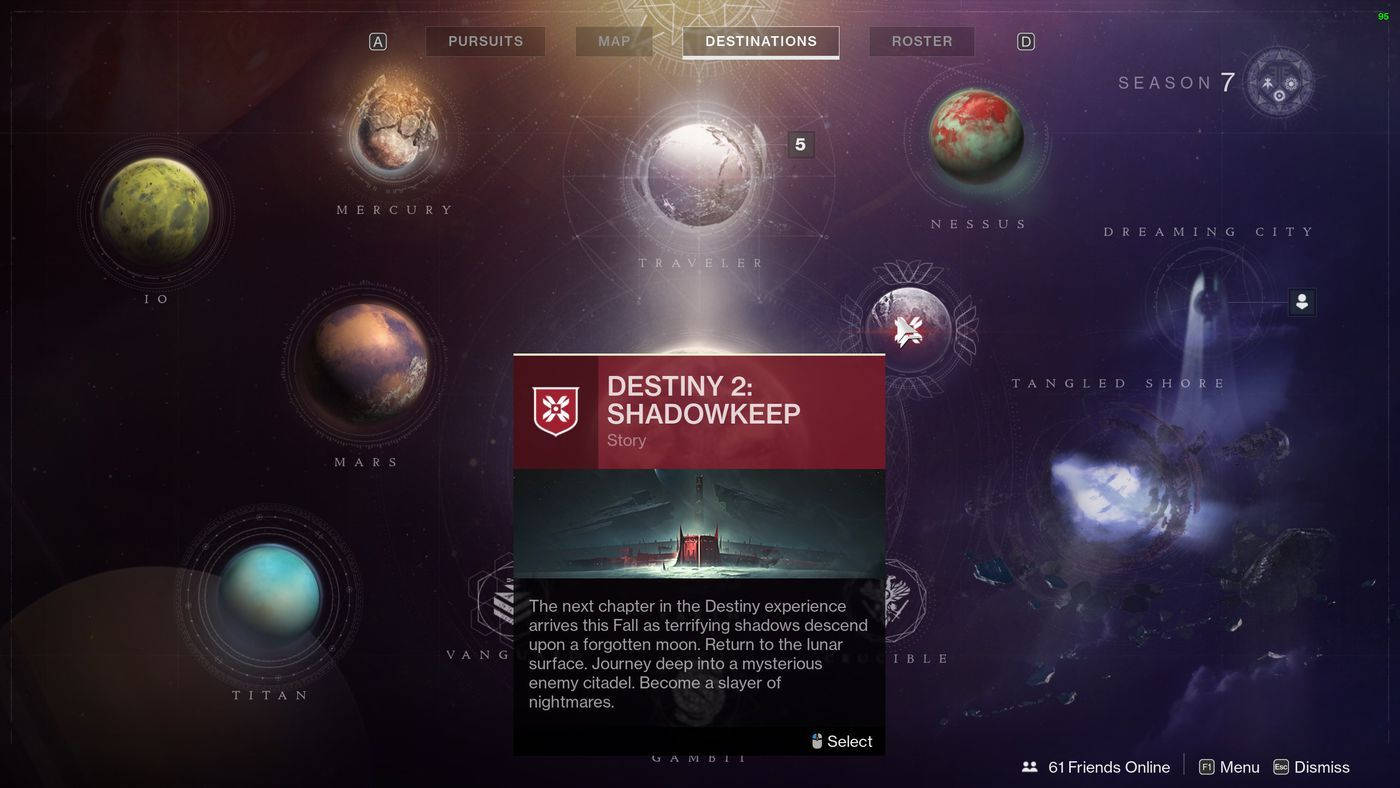The width and height of the screenshot is (1400, 788).
Task: Open the Traveler destination
Action: click(702, 174)
